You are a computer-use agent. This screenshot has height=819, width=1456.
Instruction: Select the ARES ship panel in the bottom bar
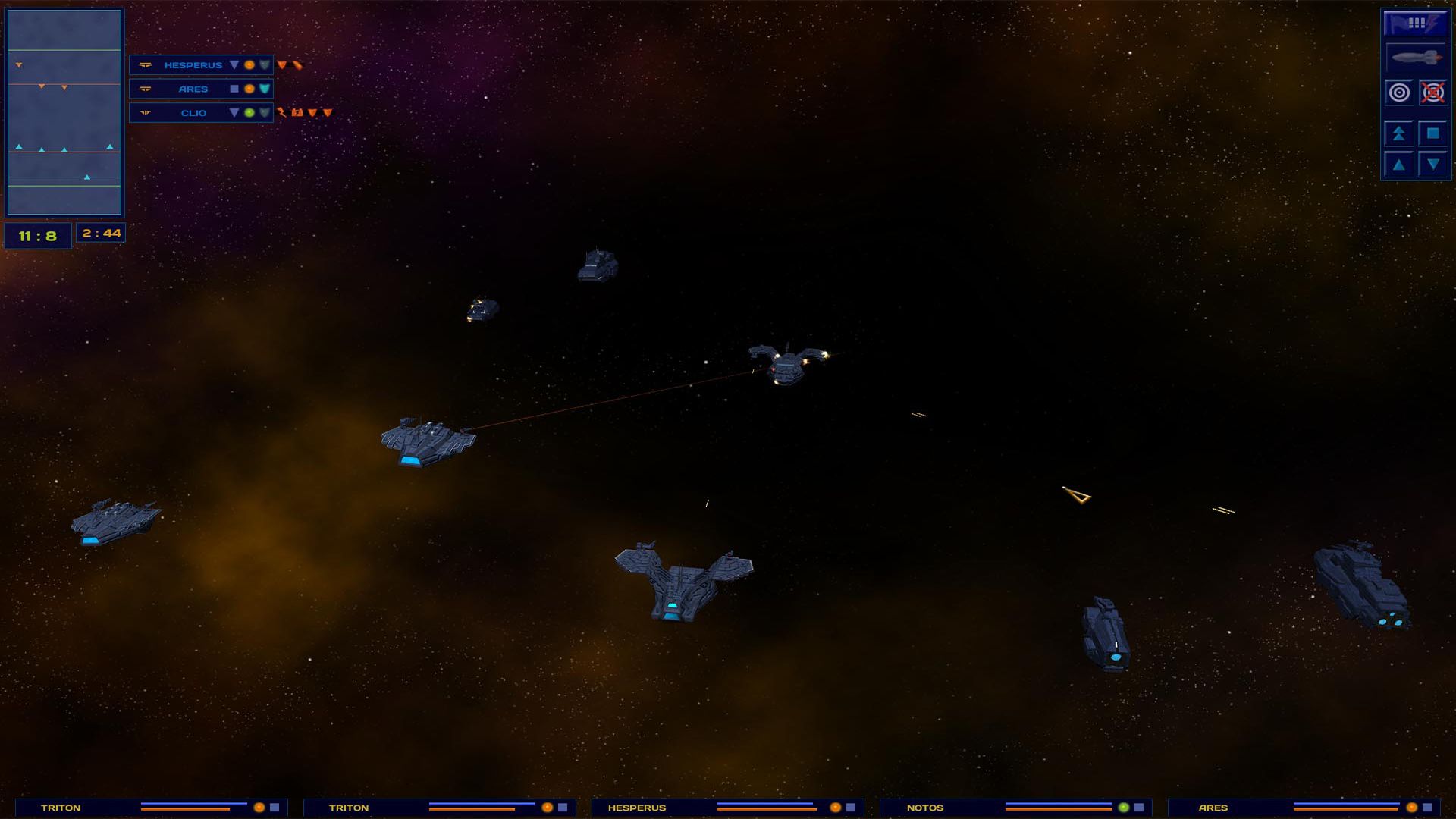tap(1303, 808)
